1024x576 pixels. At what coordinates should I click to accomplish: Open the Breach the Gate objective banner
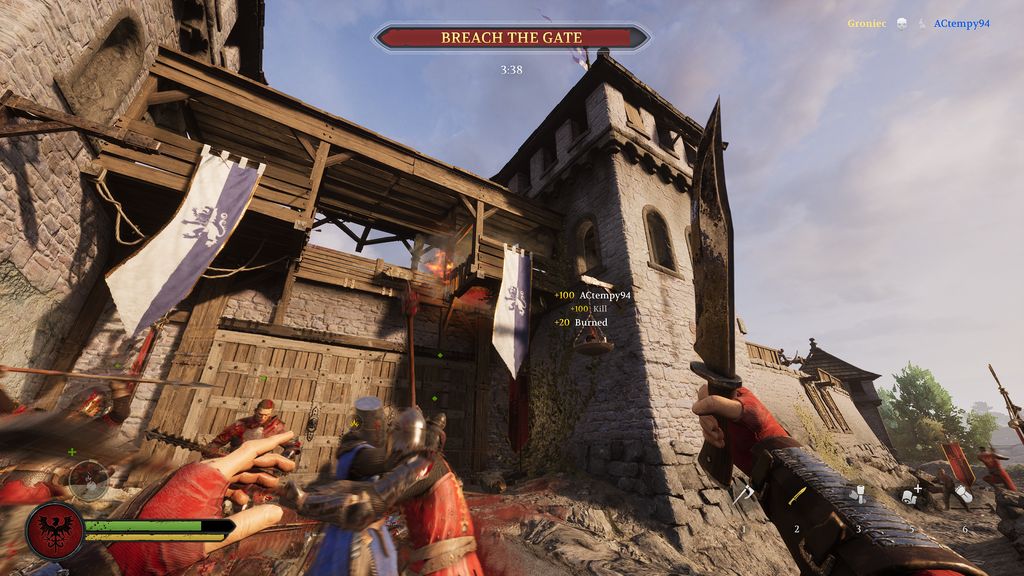point(511,38)
